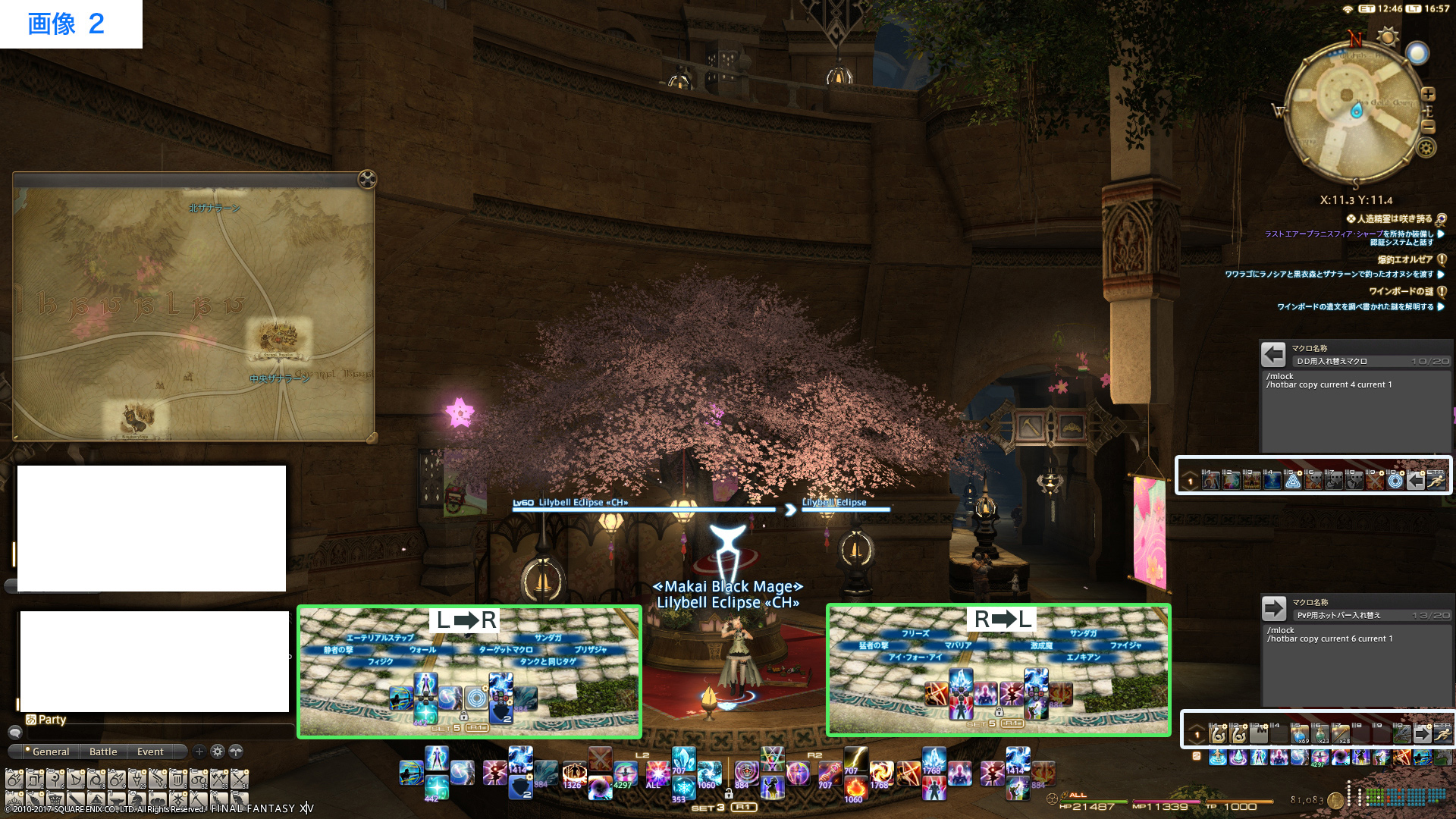
Task: Open the Event chat tab
Action: click(150, 752)
